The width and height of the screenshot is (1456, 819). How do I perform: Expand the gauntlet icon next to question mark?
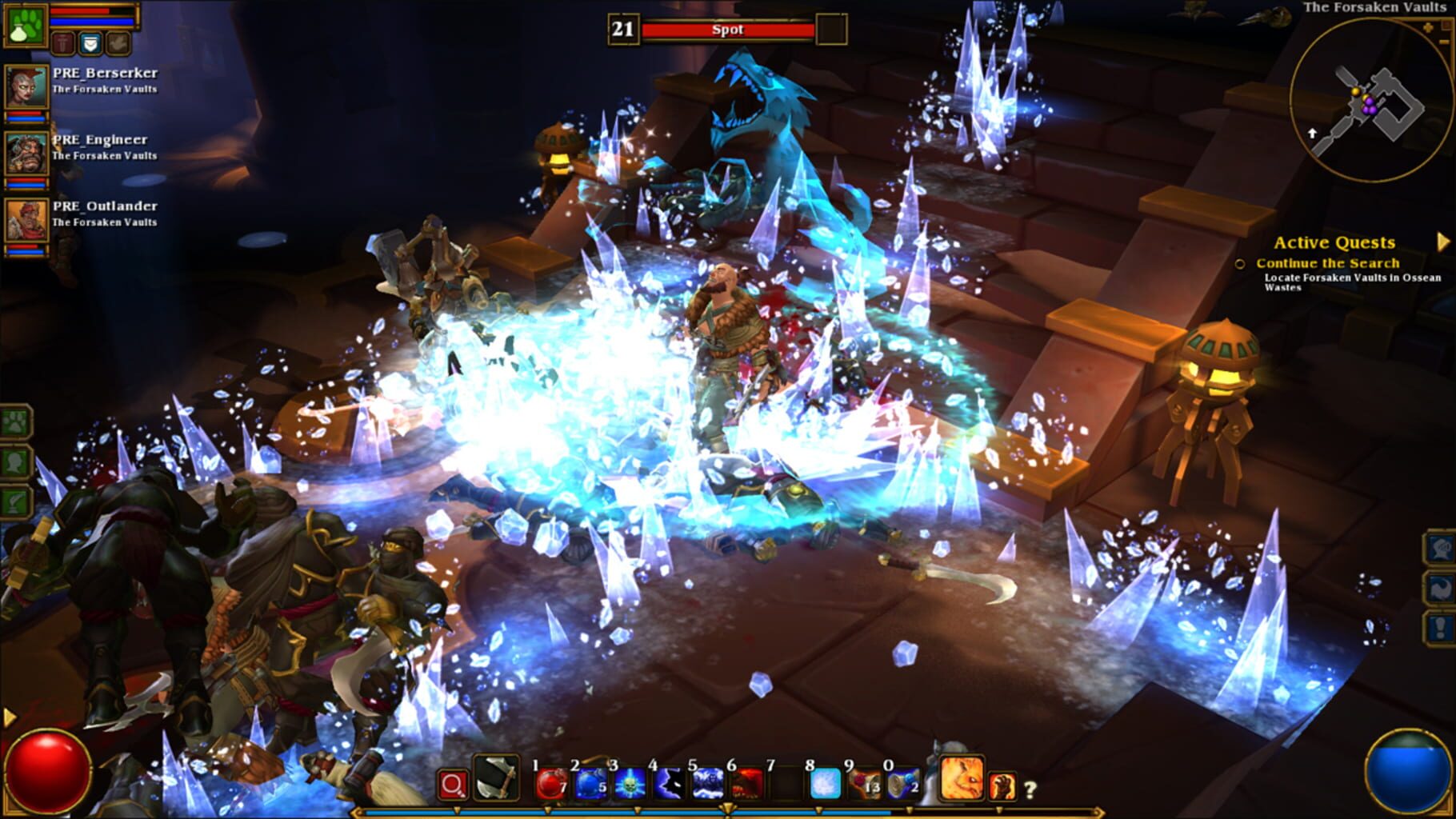(x=1003, y=784)
